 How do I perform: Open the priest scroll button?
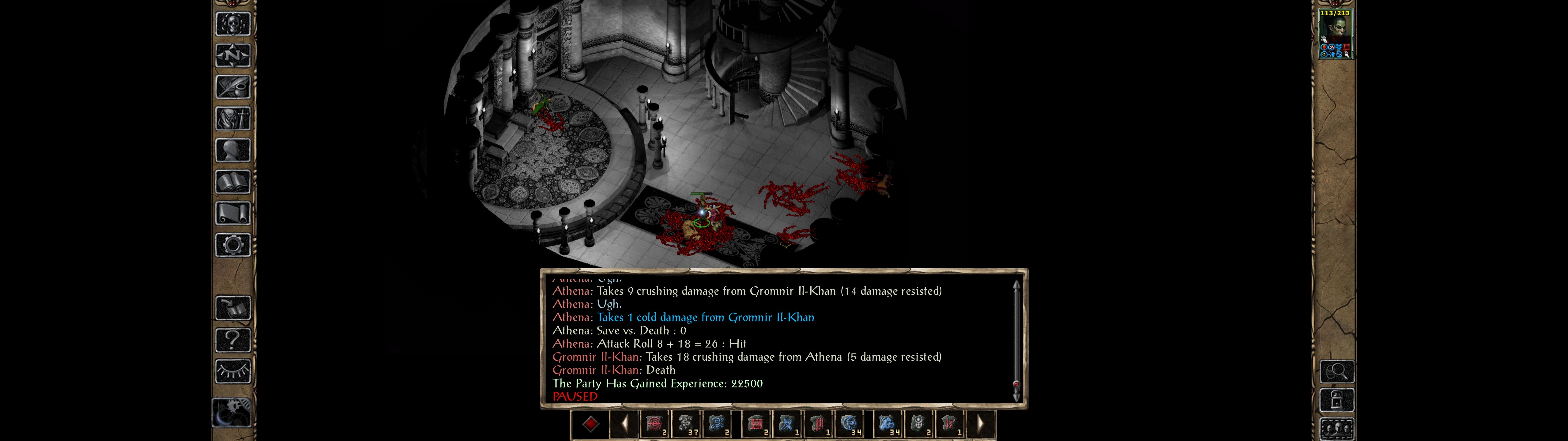point(232,213)
